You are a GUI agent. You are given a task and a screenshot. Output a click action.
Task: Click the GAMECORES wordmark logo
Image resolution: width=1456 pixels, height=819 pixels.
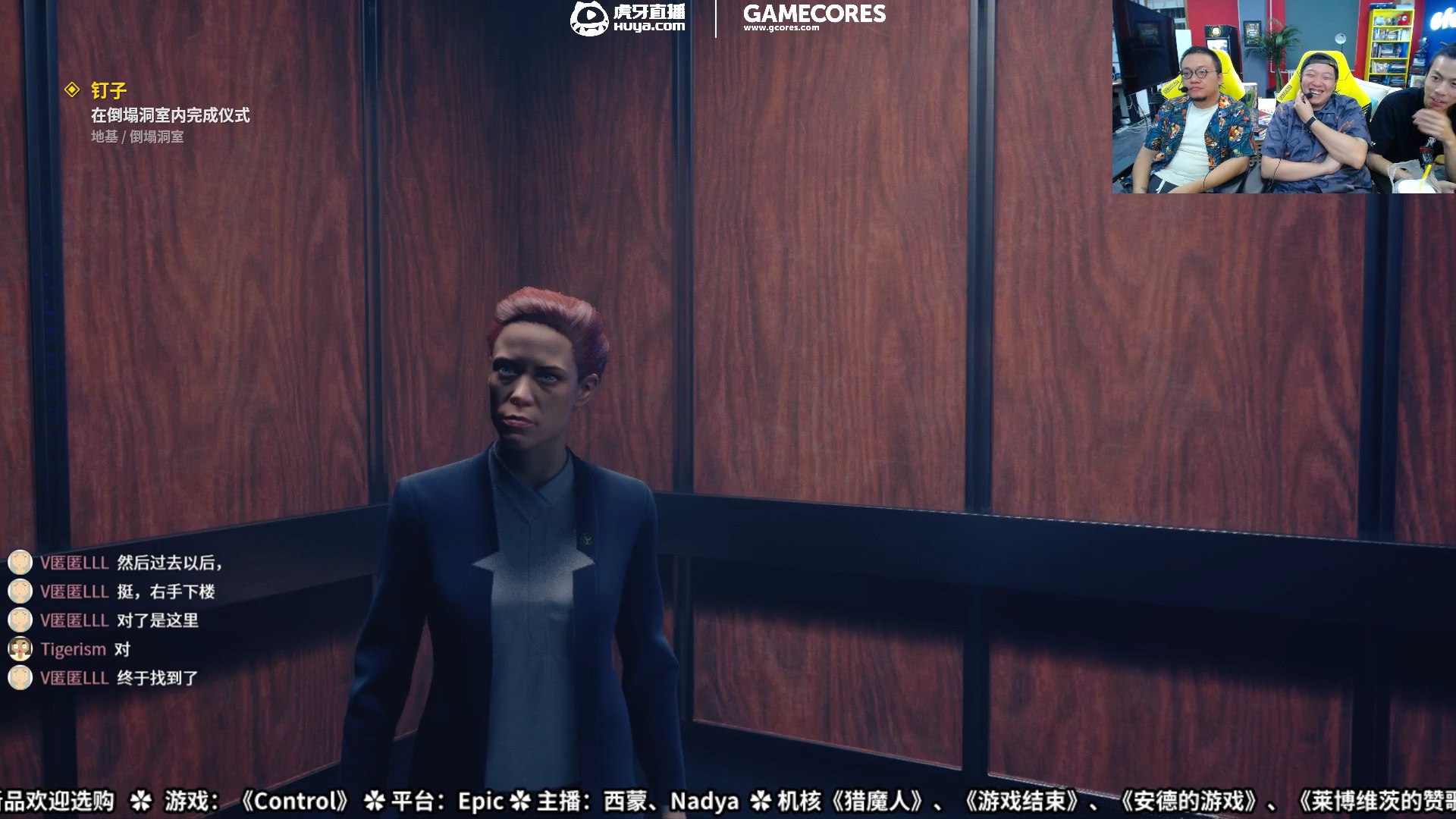click(x=814, y=14)
